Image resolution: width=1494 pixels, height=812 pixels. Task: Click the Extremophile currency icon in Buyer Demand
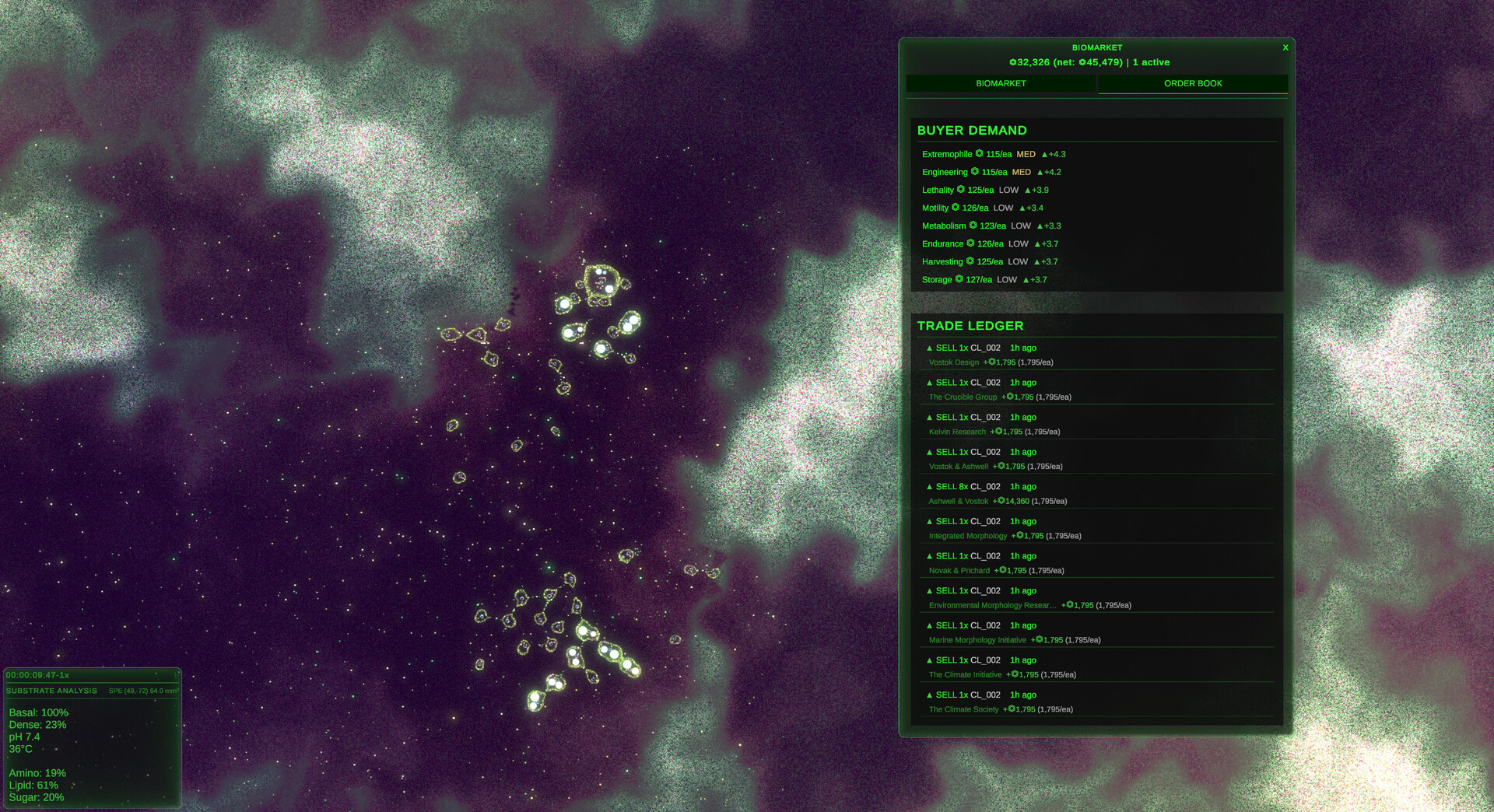coord(979,154)
